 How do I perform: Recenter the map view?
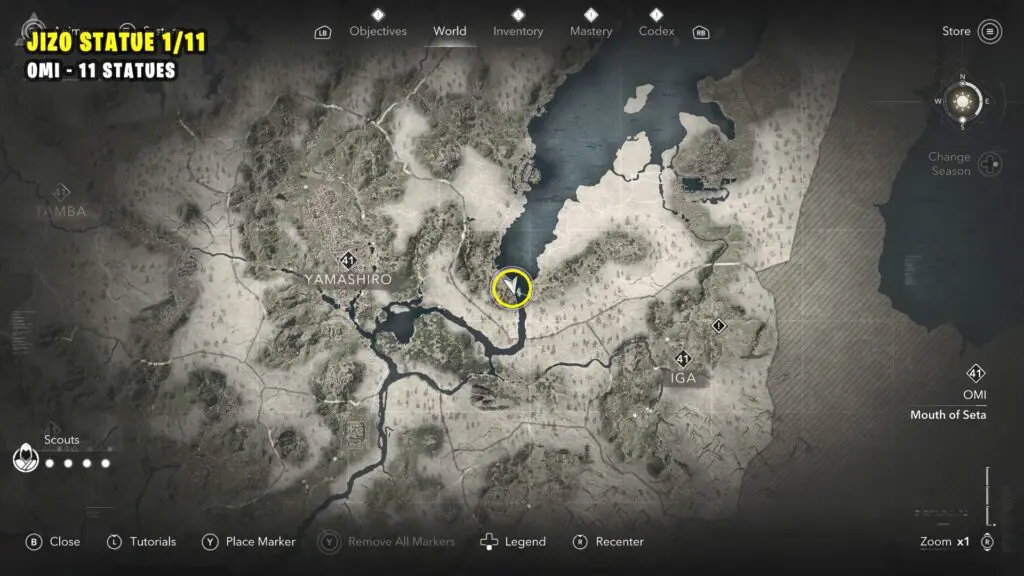[x=609, y=542]
